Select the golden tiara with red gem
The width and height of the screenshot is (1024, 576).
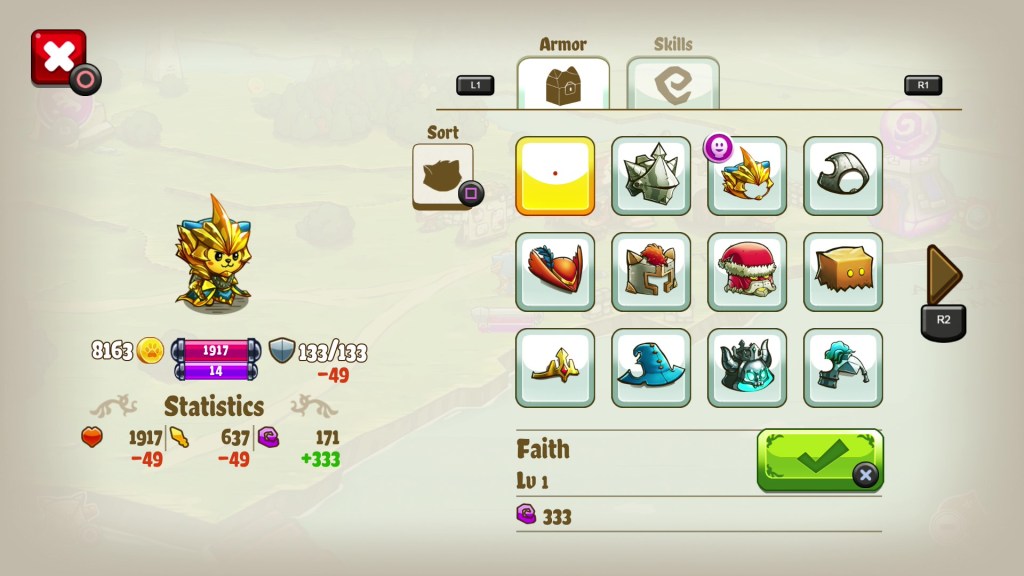pyautogui.click(x=555, y=367)
